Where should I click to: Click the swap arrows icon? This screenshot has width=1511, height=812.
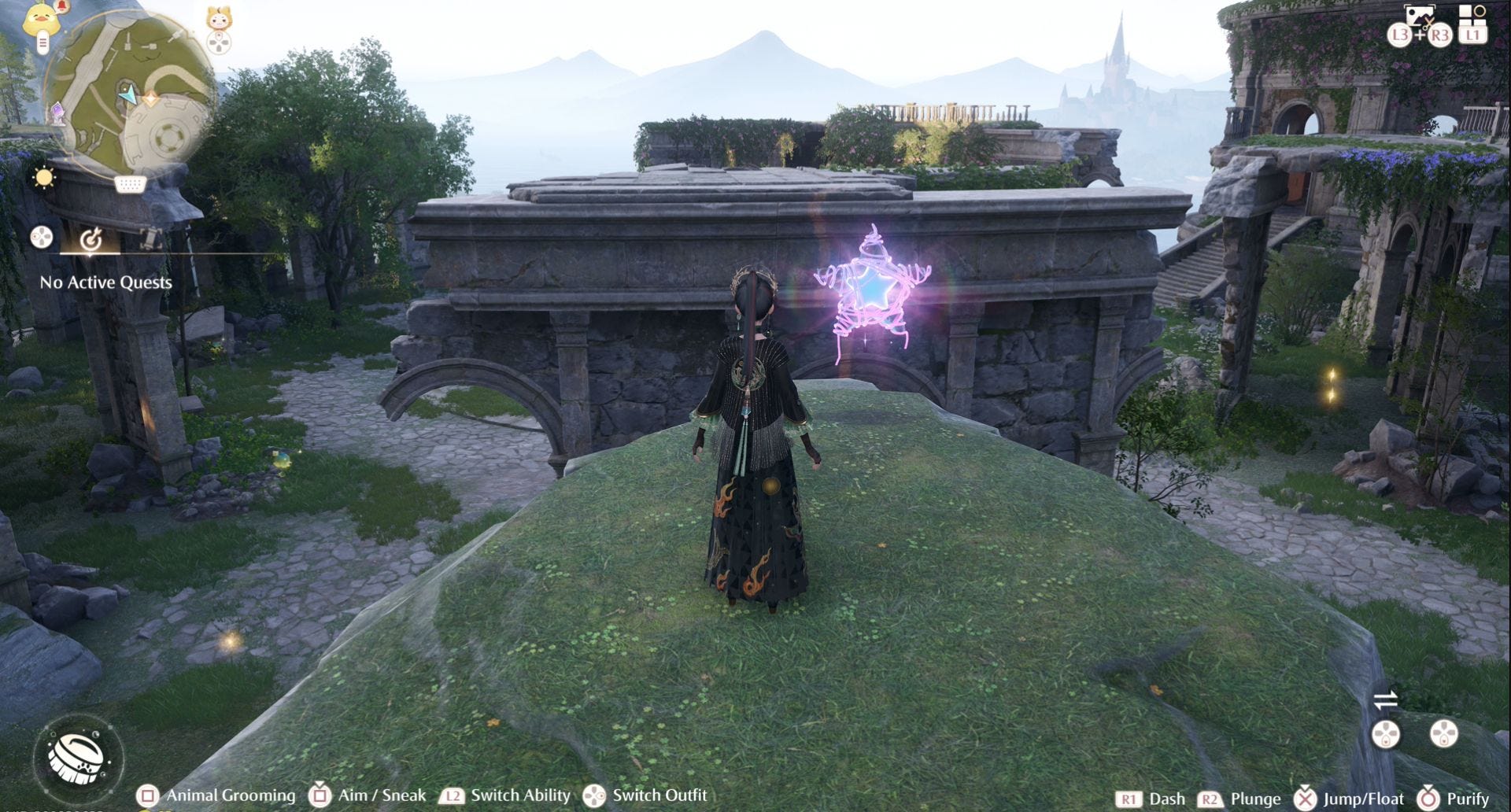(x=1385, y=699)
